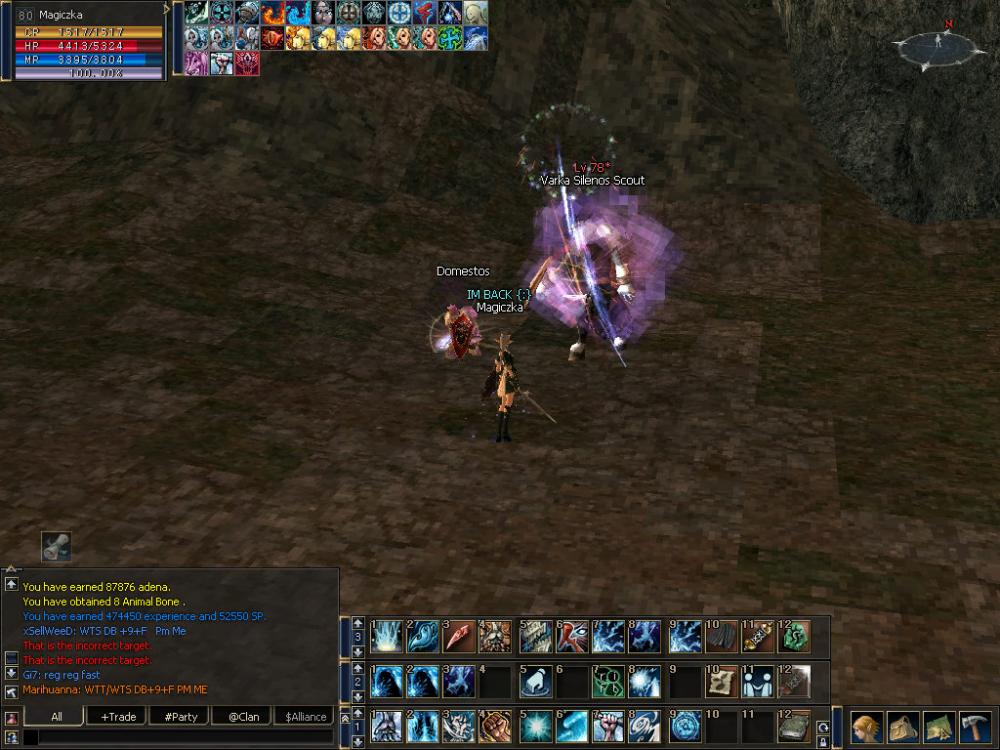Switch to the +Trade chat tab

coord(117,716)
